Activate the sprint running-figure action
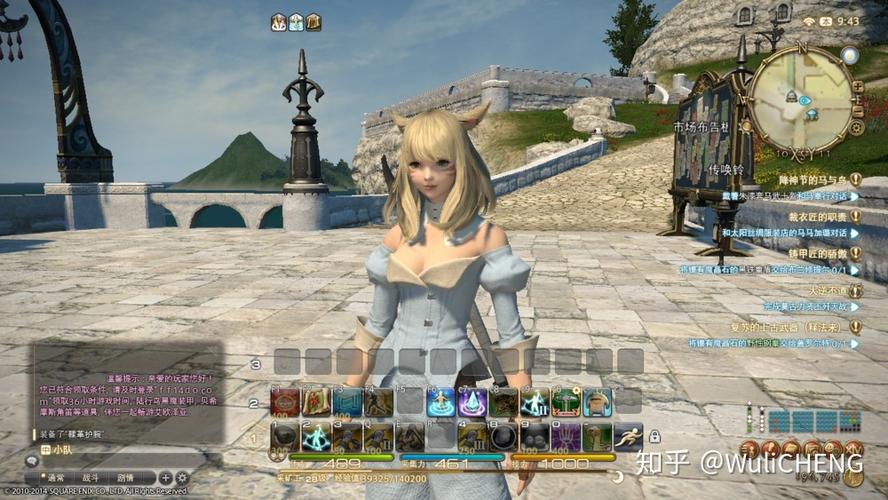Screen dimensions: 888x500 coord(628,437)
